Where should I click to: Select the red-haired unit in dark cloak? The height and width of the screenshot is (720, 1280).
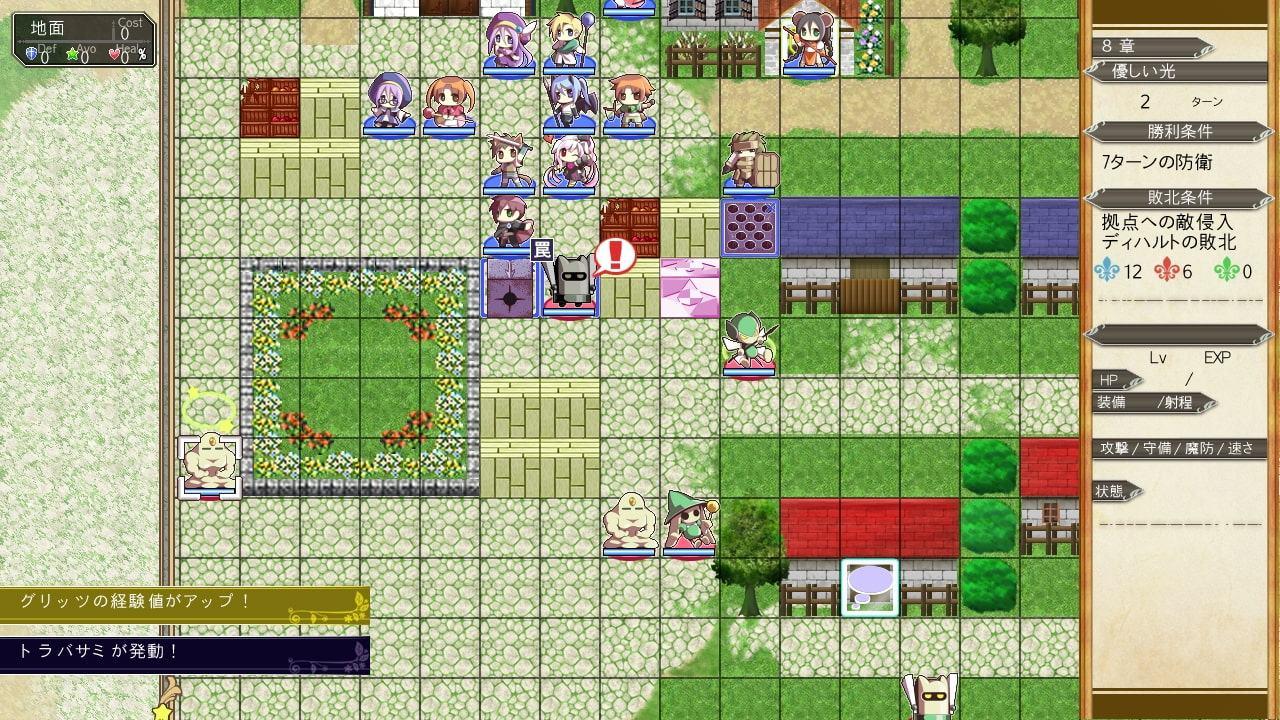509,223
